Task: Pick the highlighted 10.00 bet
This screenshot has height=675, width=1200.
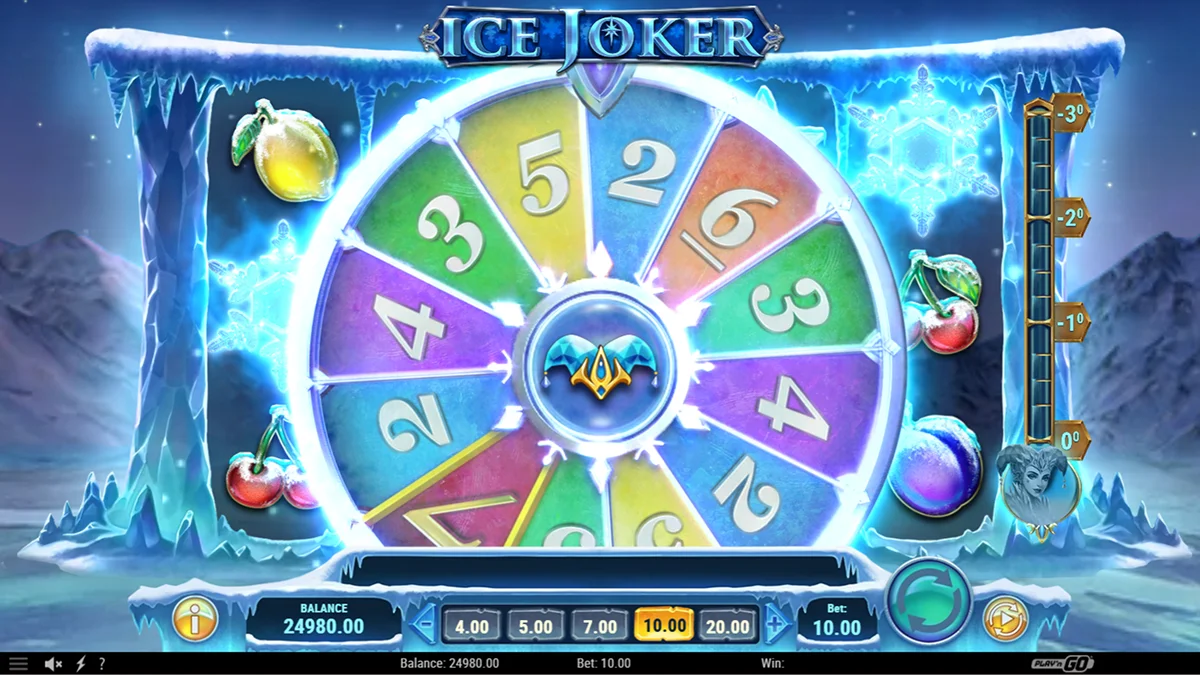Action: point(664,627)
